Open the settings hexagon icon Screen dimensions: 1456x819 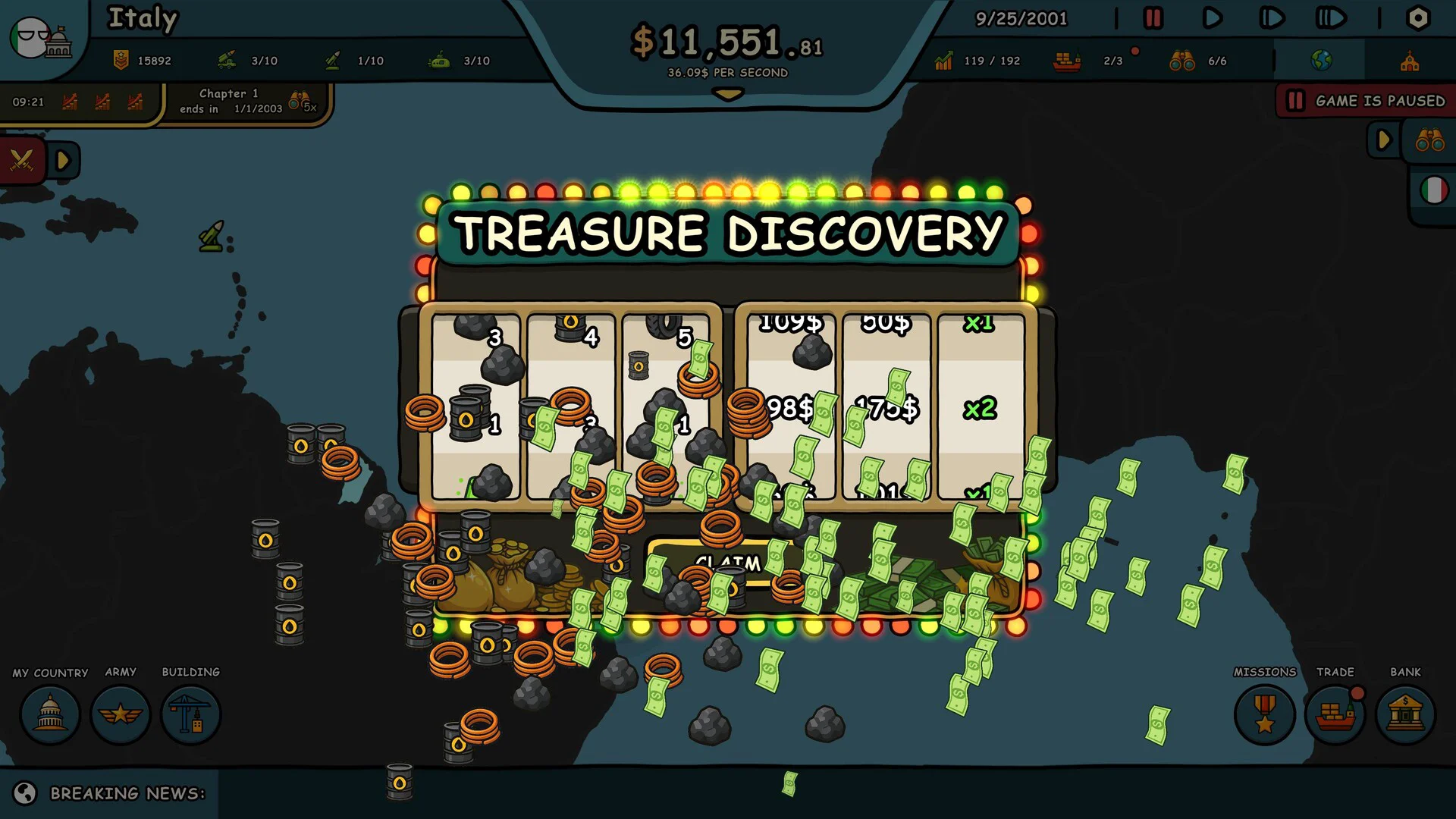1417,18
